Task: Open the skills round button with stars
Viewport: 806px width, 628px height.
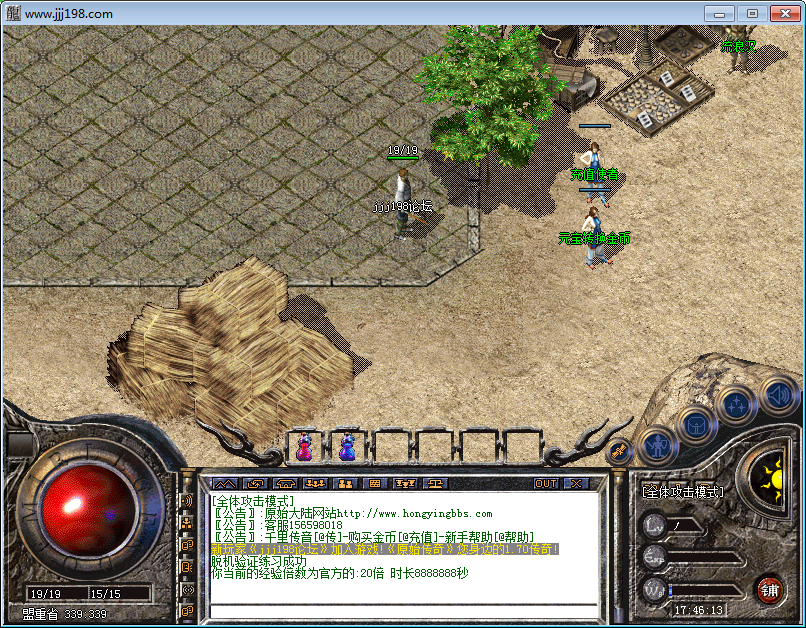Action: tap(736, 405)
